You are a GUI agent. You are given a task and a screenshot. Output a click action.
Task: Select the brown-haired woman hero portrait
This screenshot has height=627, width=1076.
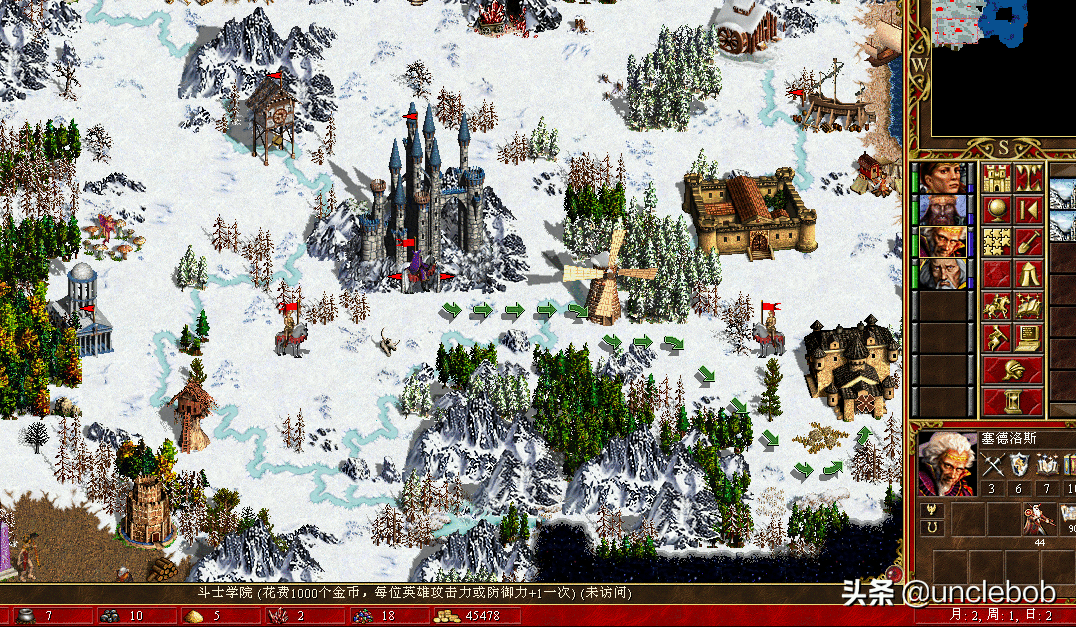pyautogui.click(x=941, y=178)
